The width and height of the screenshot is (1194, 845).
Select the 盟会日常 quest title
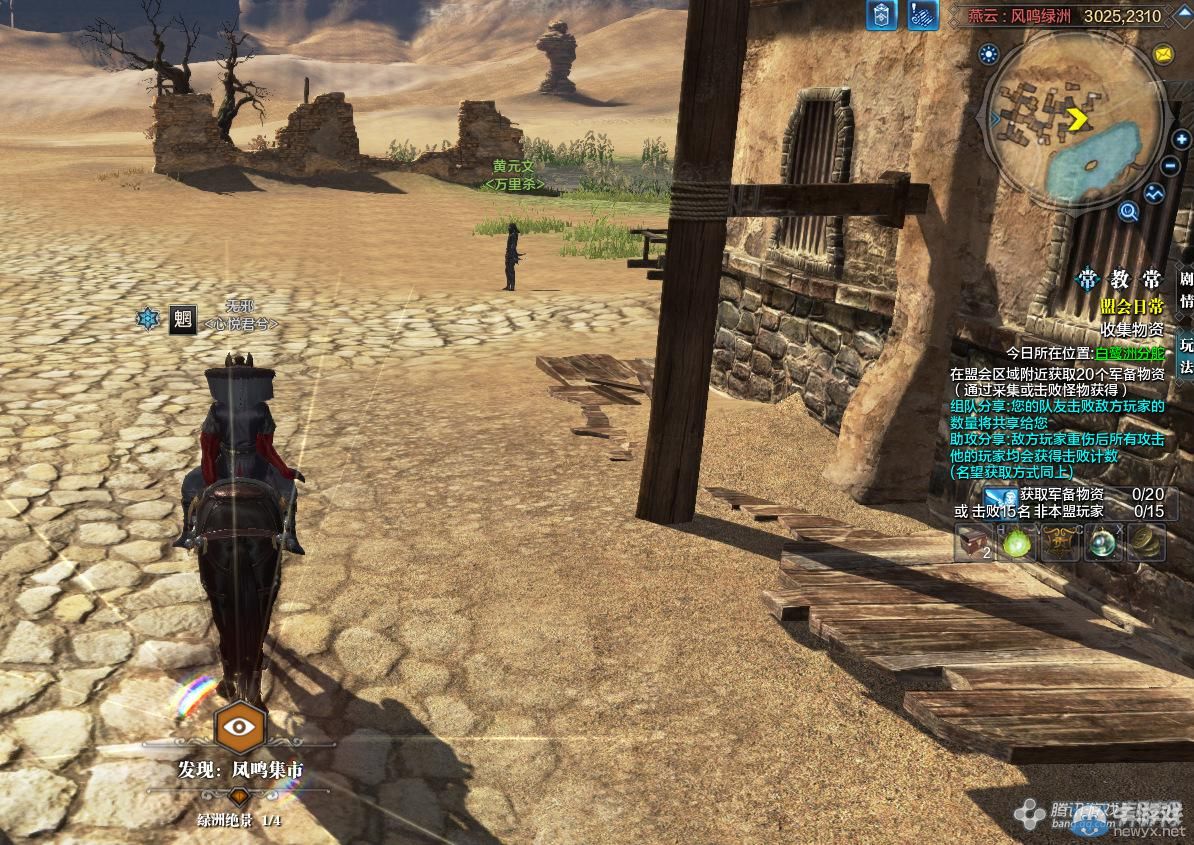[1132, 307]
